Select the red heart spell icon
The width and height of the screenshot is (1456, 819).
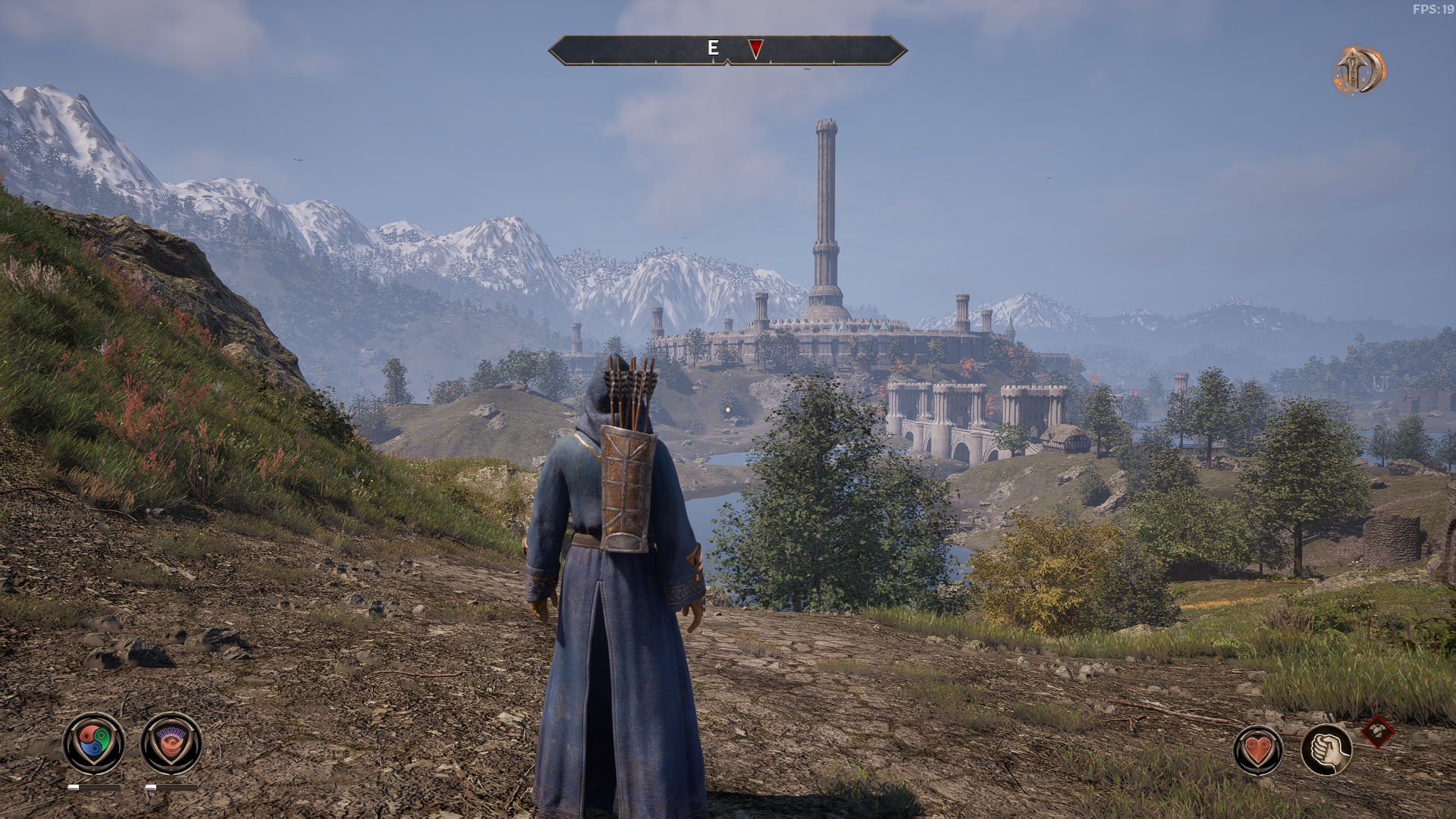[1258, 750]
